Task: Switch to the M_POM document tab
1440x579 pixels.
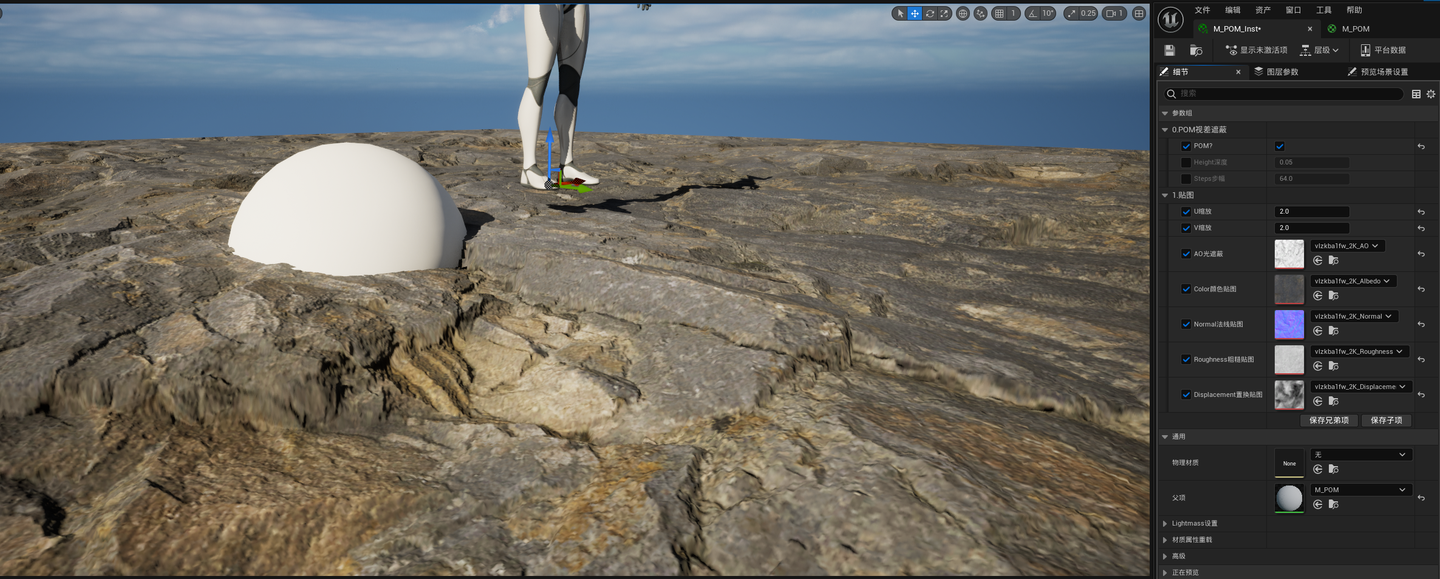Action: [x=1355, y=29]
